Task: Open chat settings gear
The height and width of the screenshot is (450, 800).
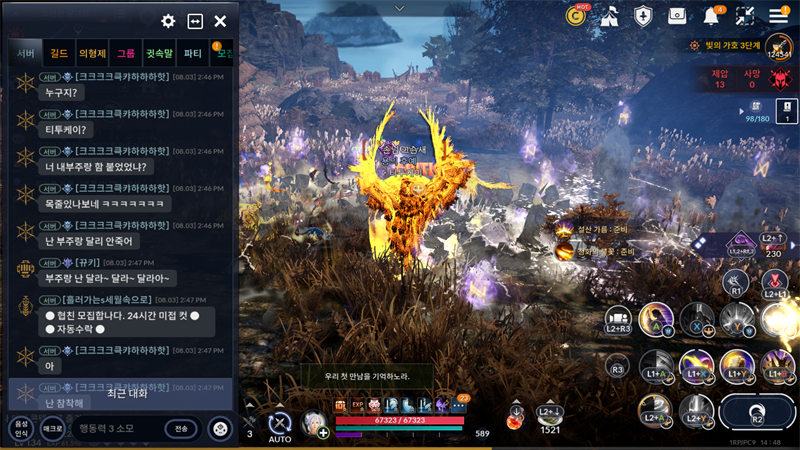Action: point(168,21)
